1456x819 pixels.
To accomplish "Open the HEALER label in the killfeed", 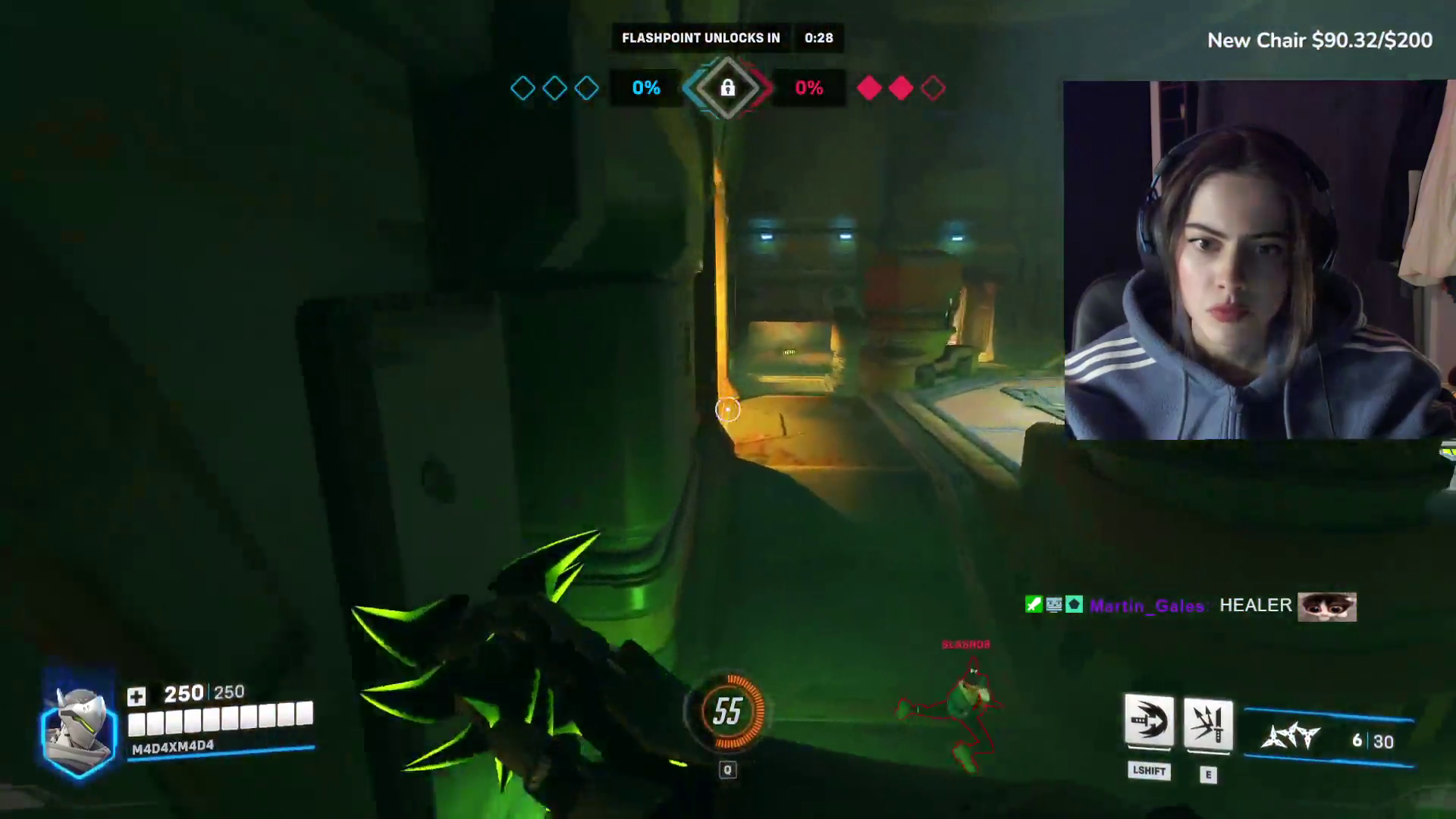I will coord(1255,605).
